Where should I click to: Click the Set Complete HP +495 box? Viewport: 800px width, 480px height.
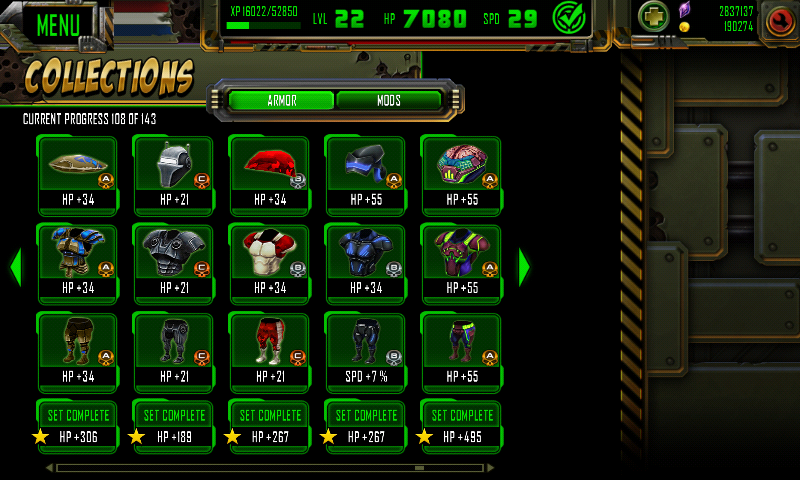tap(461, 425)
